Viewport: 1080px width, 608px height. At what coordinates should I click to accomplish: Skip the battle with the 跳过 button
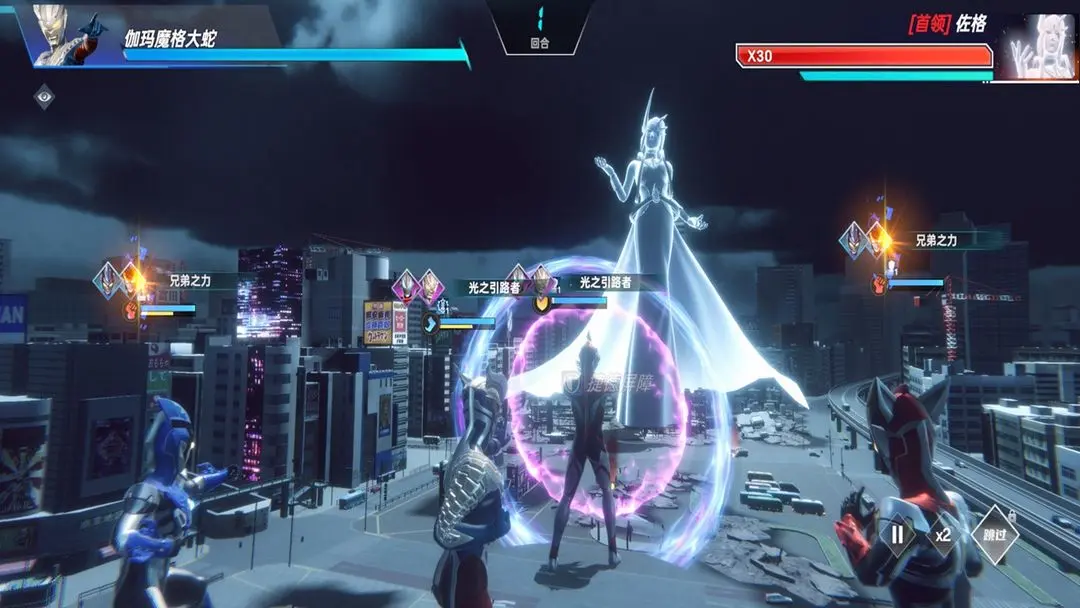tap(994, 535)
